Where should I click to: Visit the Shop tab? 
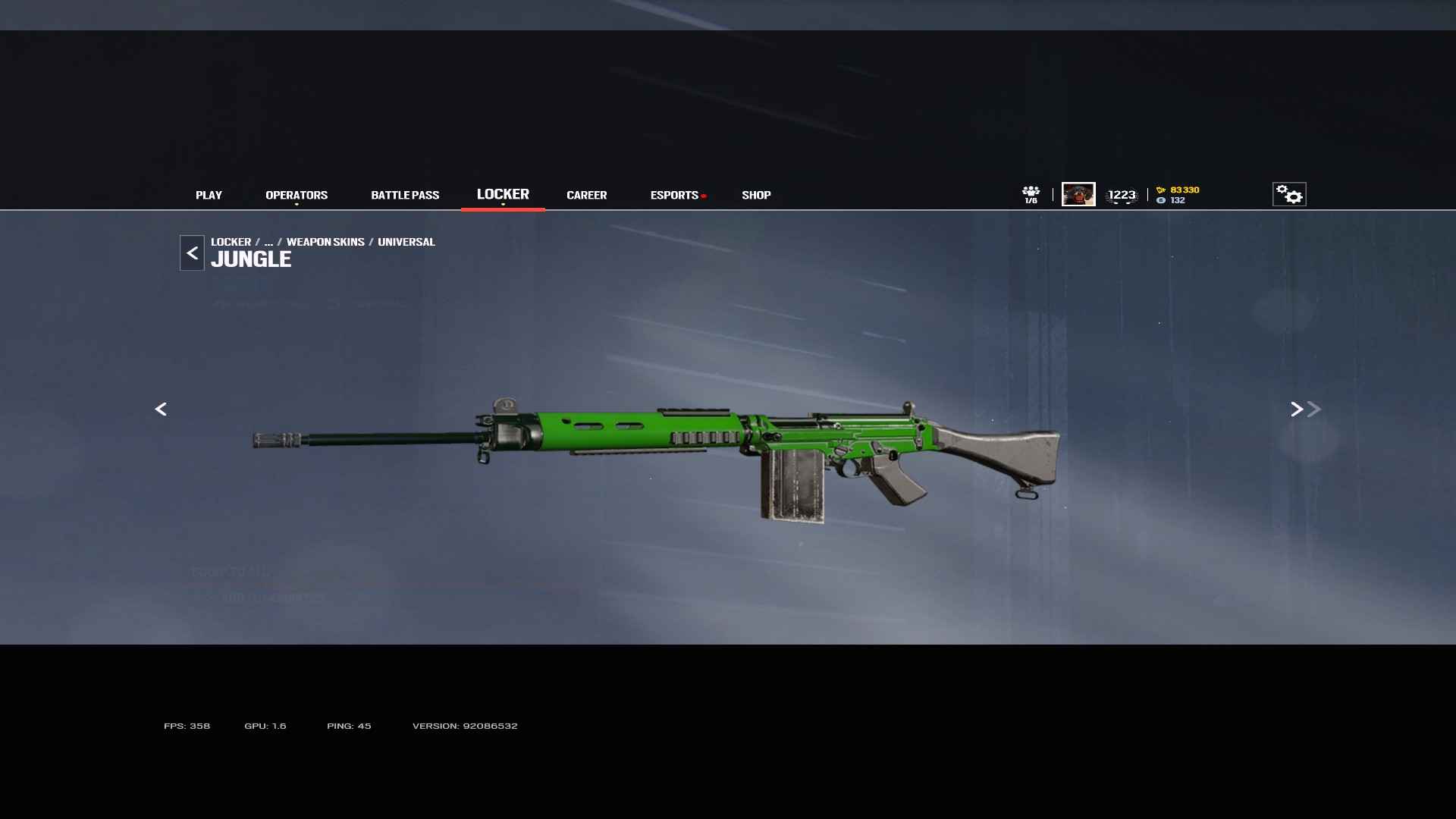756,195
